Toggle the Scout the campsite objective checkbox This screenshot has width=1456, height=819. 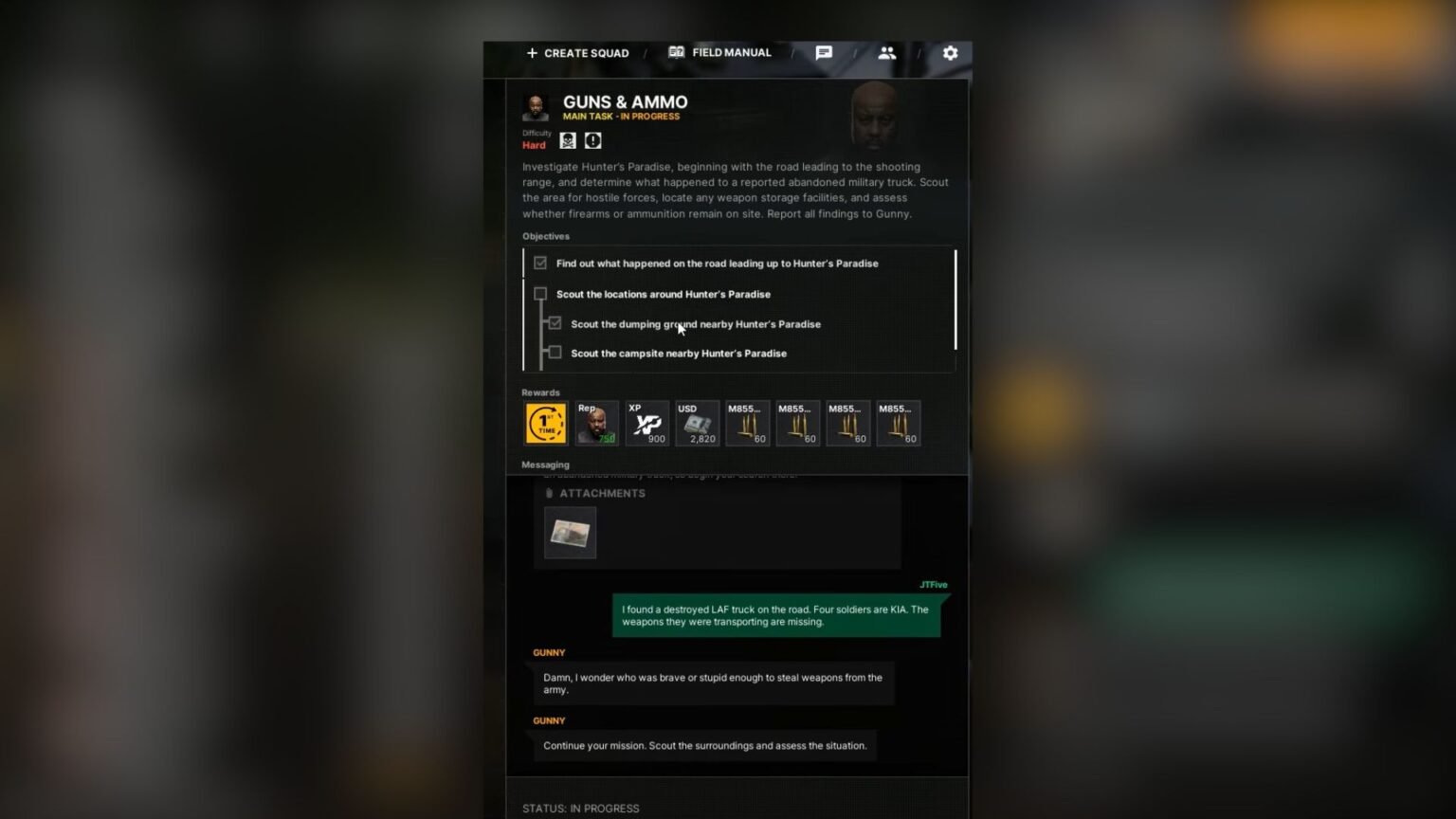555,353
